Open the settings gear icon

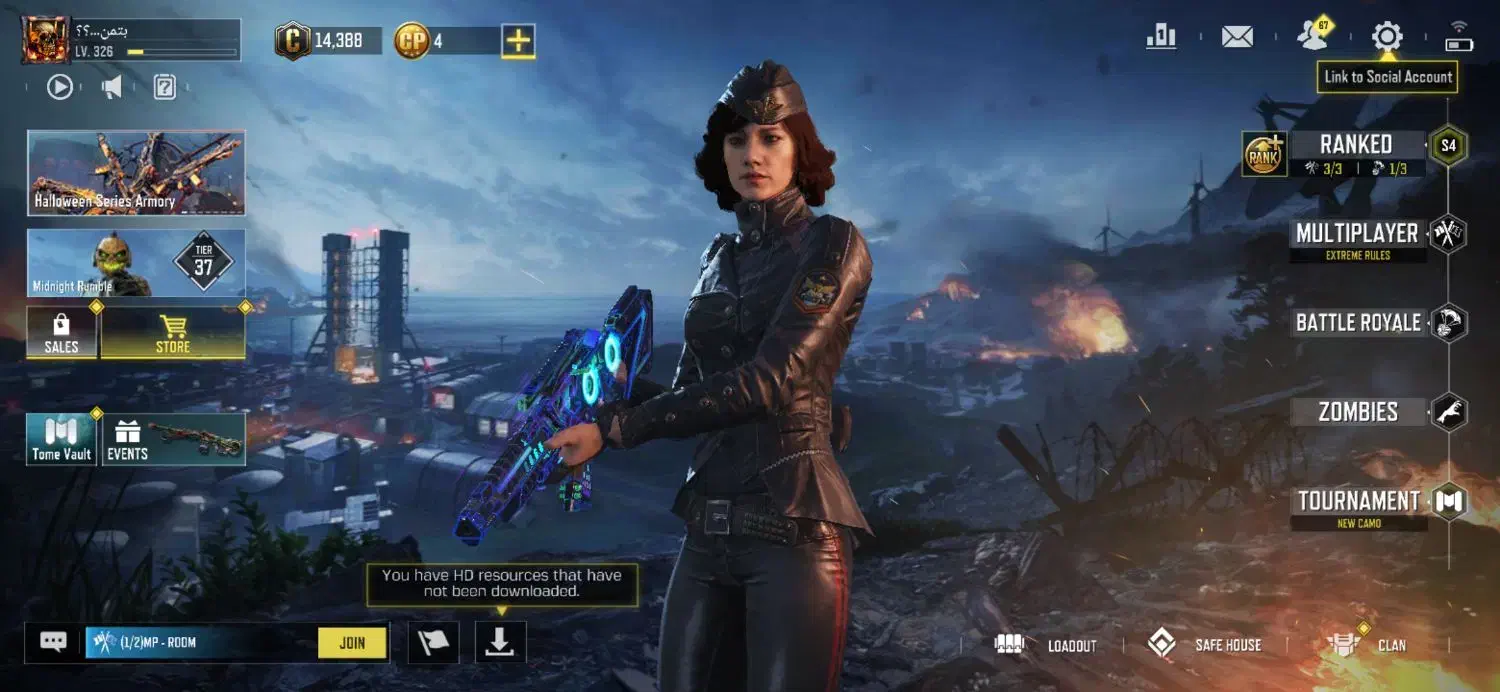1387,38
